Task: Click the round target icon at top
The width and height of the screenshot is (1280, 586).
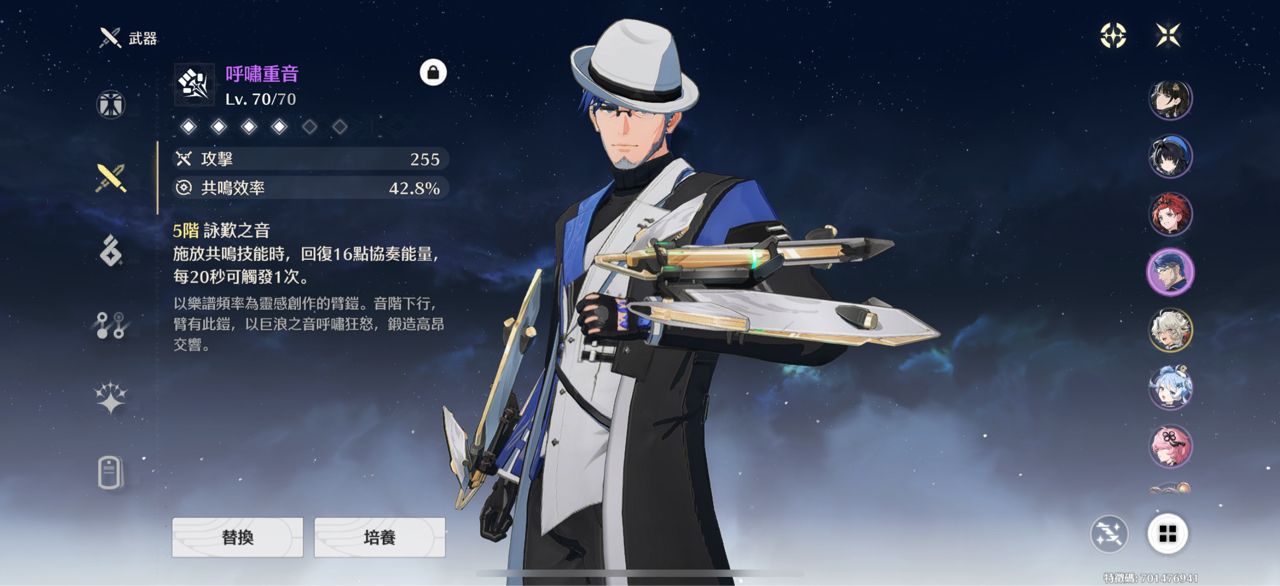Action: coord(1113,35)
